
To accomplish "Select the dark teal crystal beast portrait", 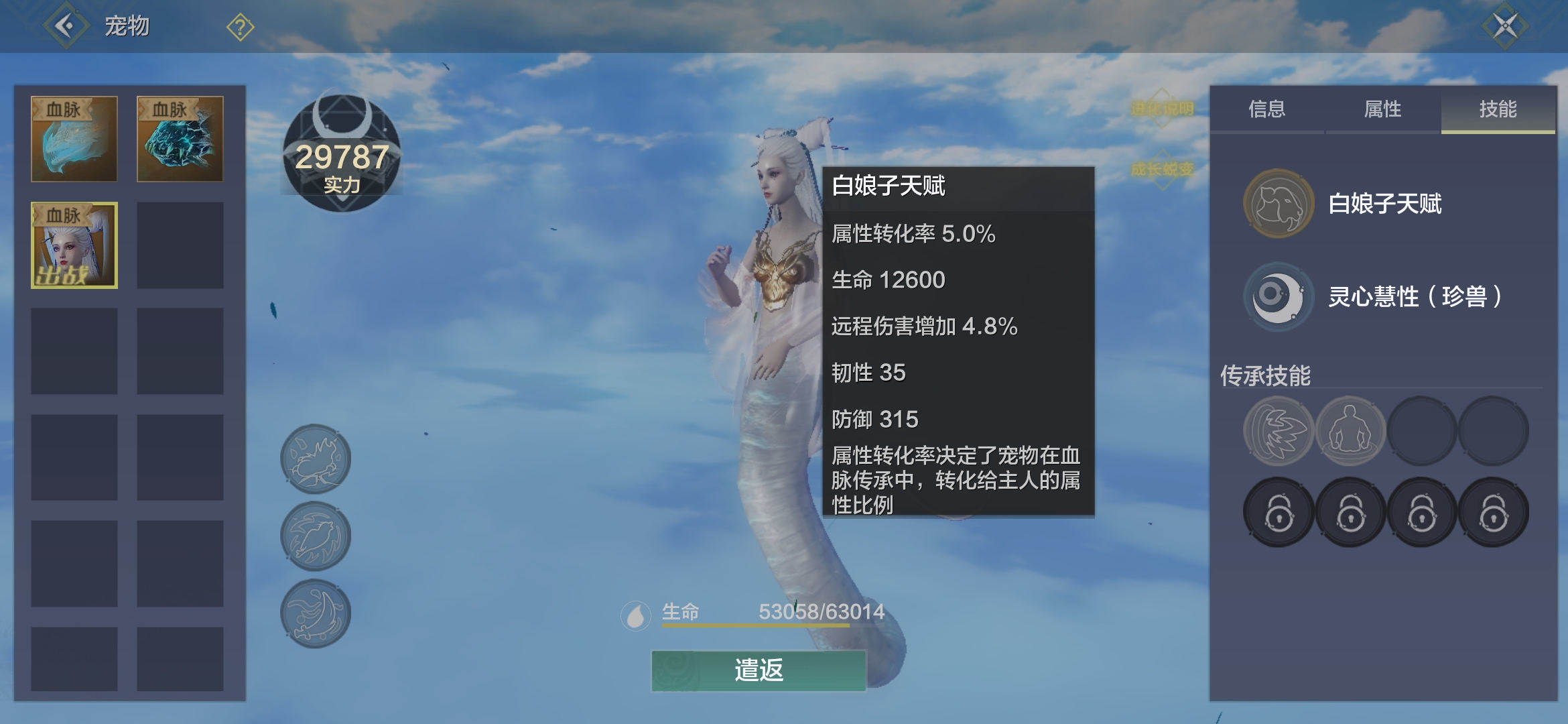I will (180, 139).
